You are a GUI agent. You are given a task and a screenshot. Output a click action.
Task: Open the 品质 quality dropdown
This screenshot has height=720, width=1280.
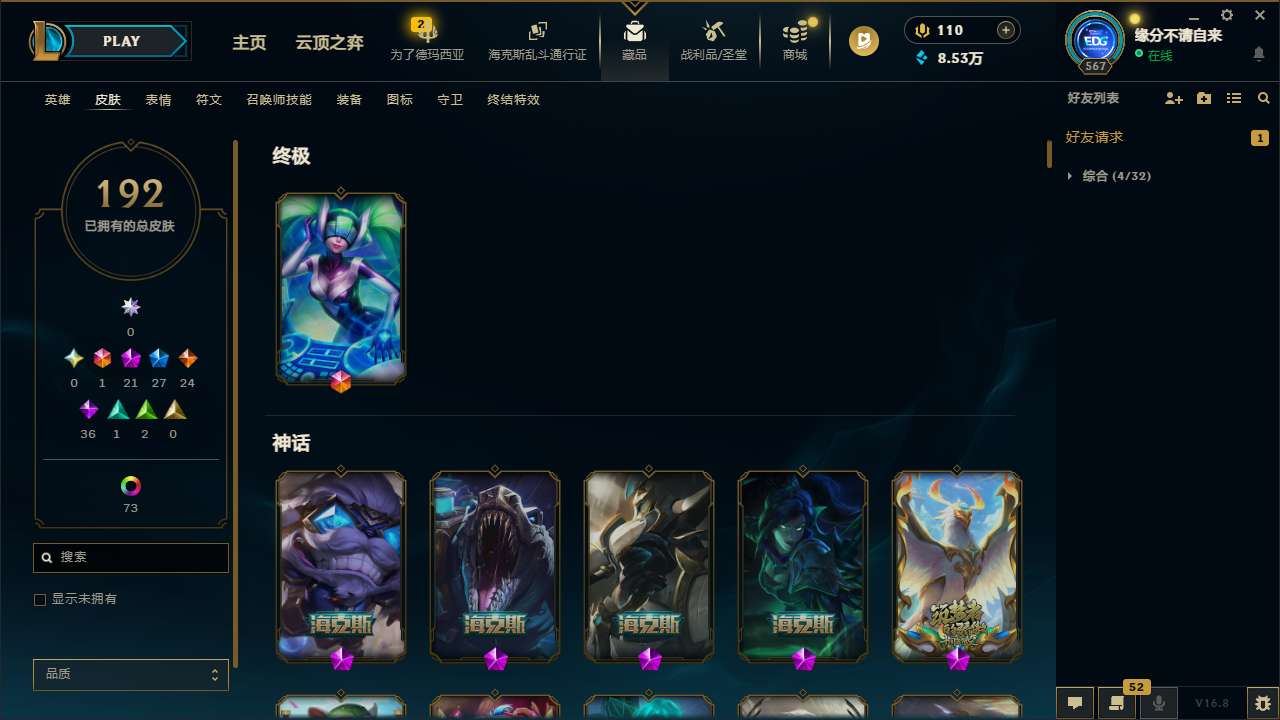coord(130,674)
